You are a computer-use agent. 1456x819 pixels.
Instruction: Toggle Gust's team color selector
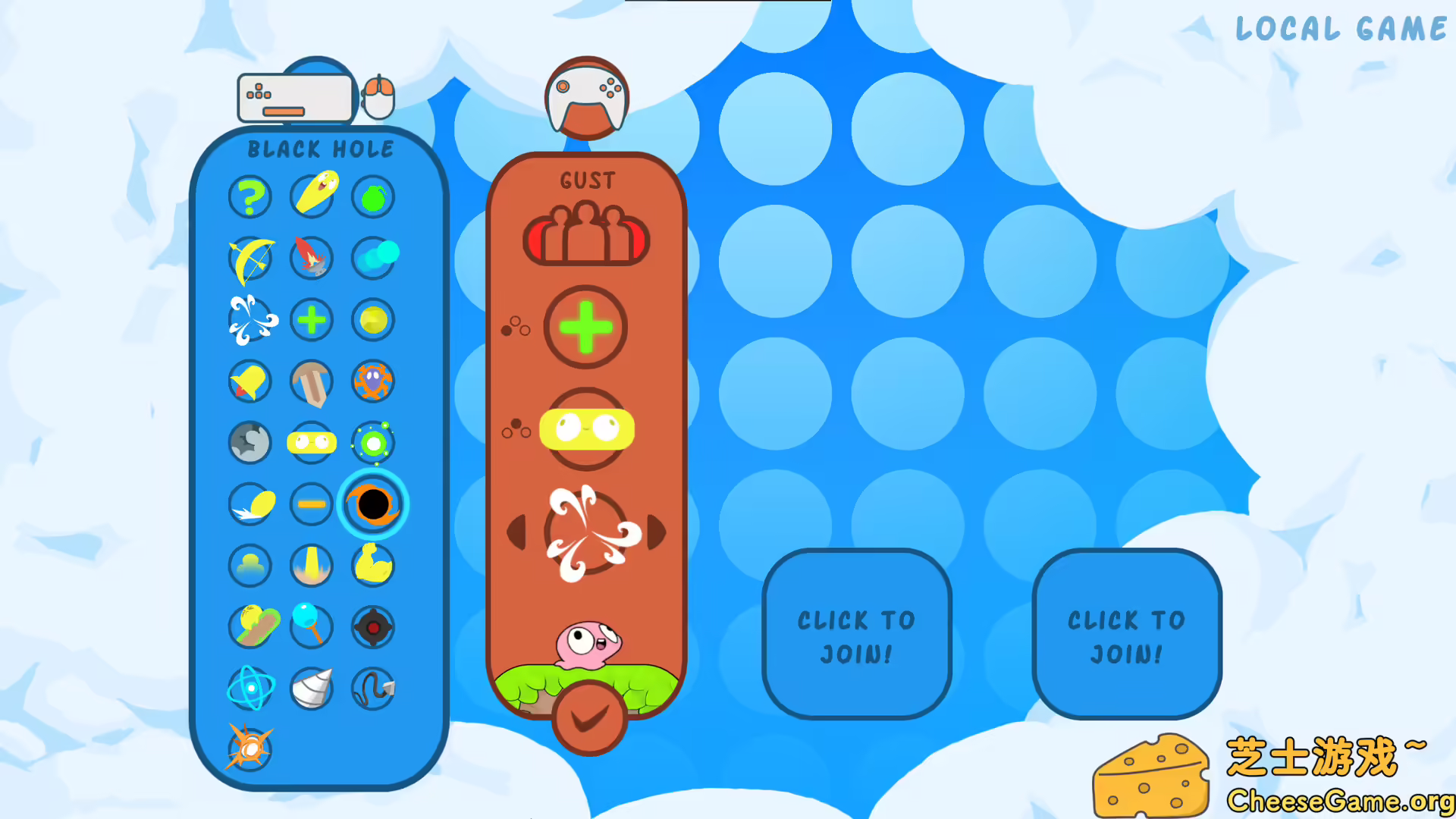click(x=586, y=235)
